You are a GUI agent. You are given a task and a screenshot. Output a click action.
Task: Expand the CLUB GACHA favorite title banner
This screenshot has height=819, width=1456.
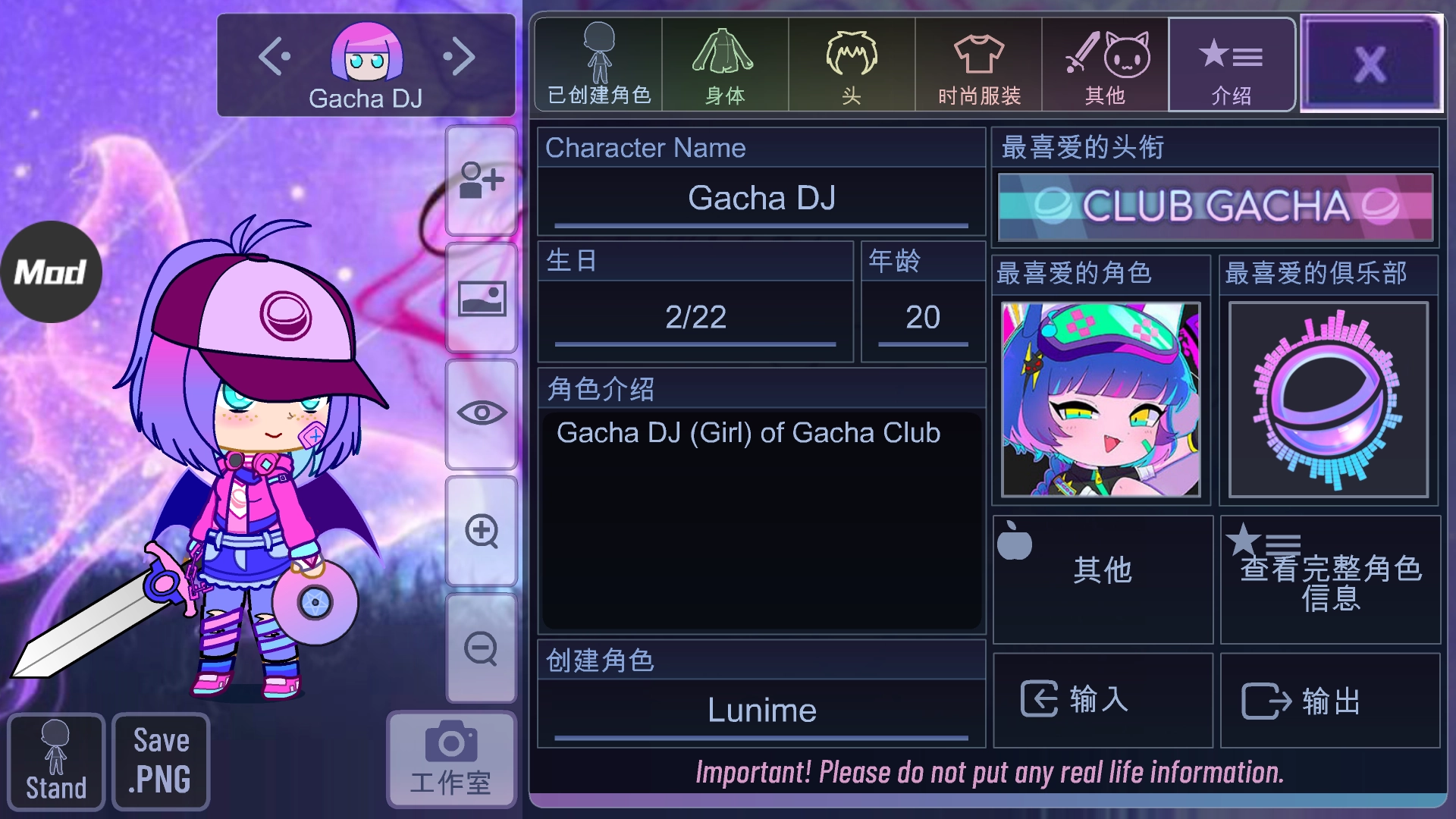point(1214,207)
